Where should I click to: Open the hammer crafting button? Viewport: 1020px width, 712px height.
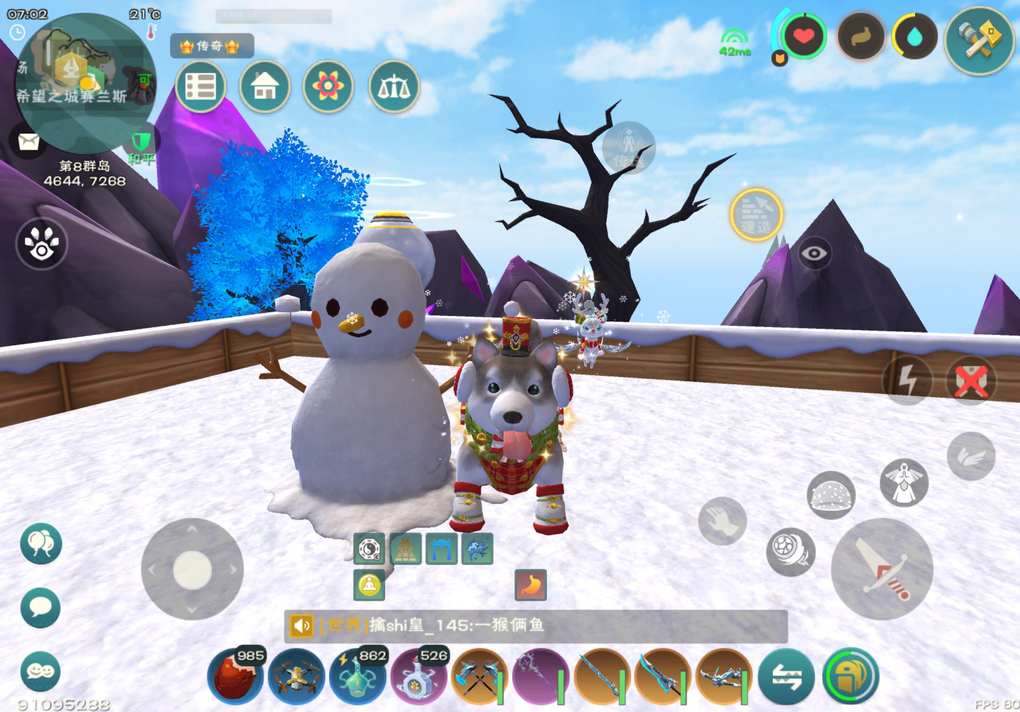[978, 40]
